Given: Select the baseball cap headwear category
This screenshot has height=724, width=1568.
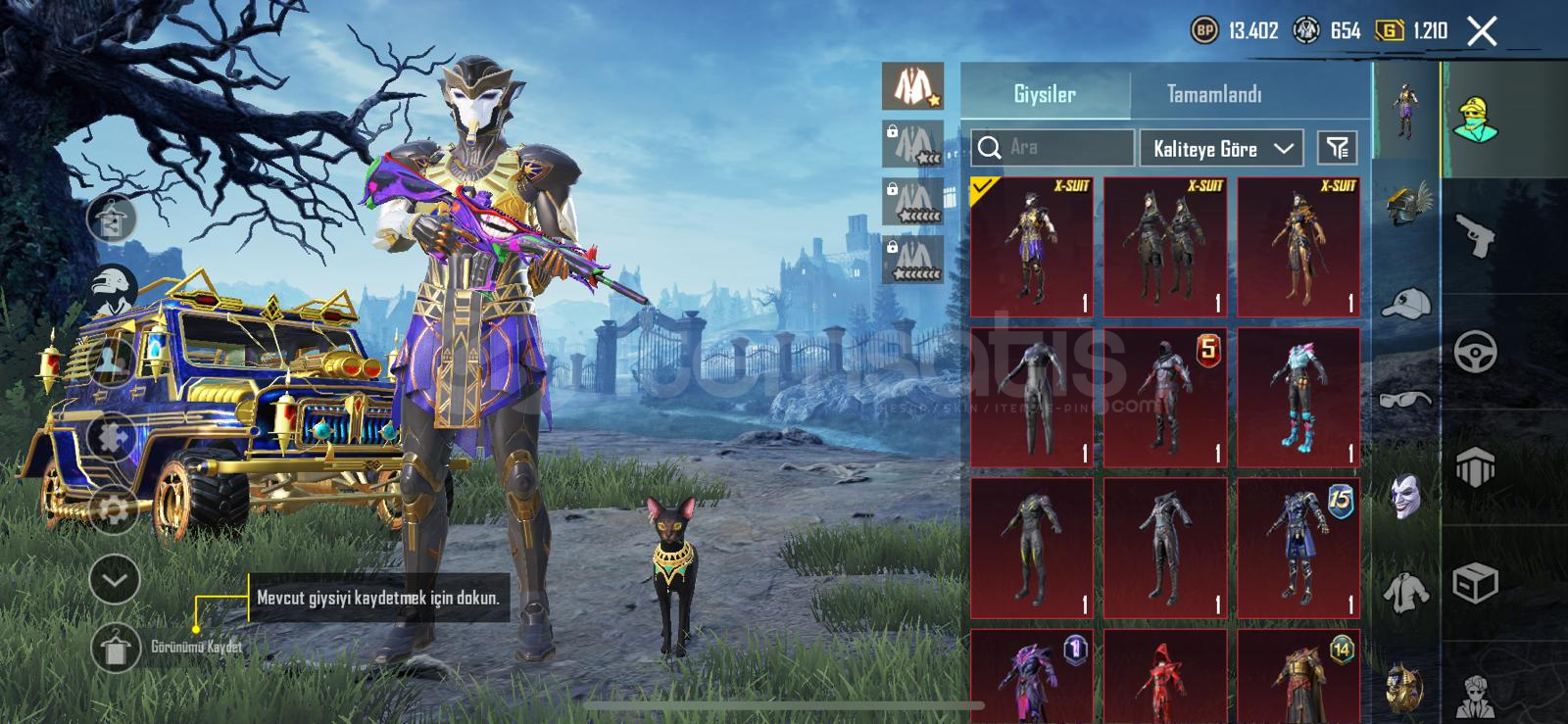Looking at the screenshot, I should click(1405, 304).
